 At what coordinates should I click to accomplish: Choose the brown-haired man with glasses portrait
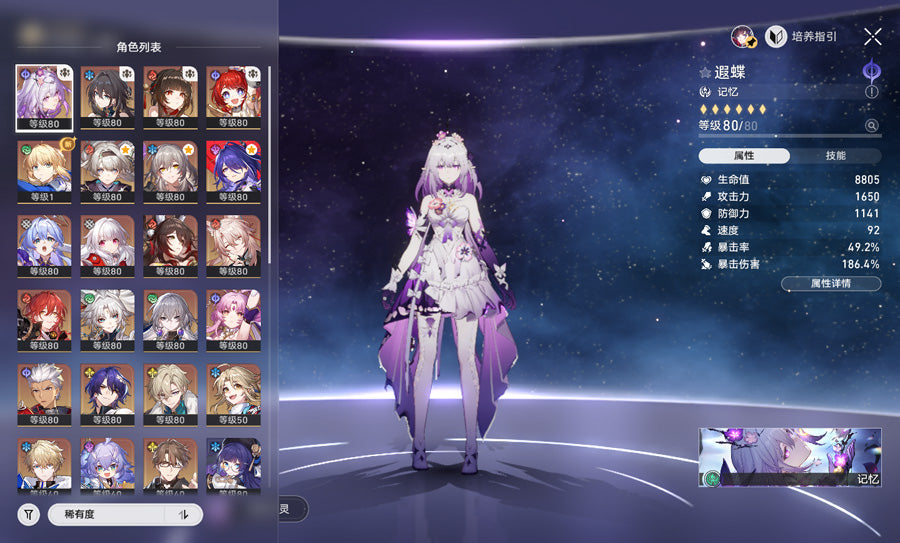point(171,464)
